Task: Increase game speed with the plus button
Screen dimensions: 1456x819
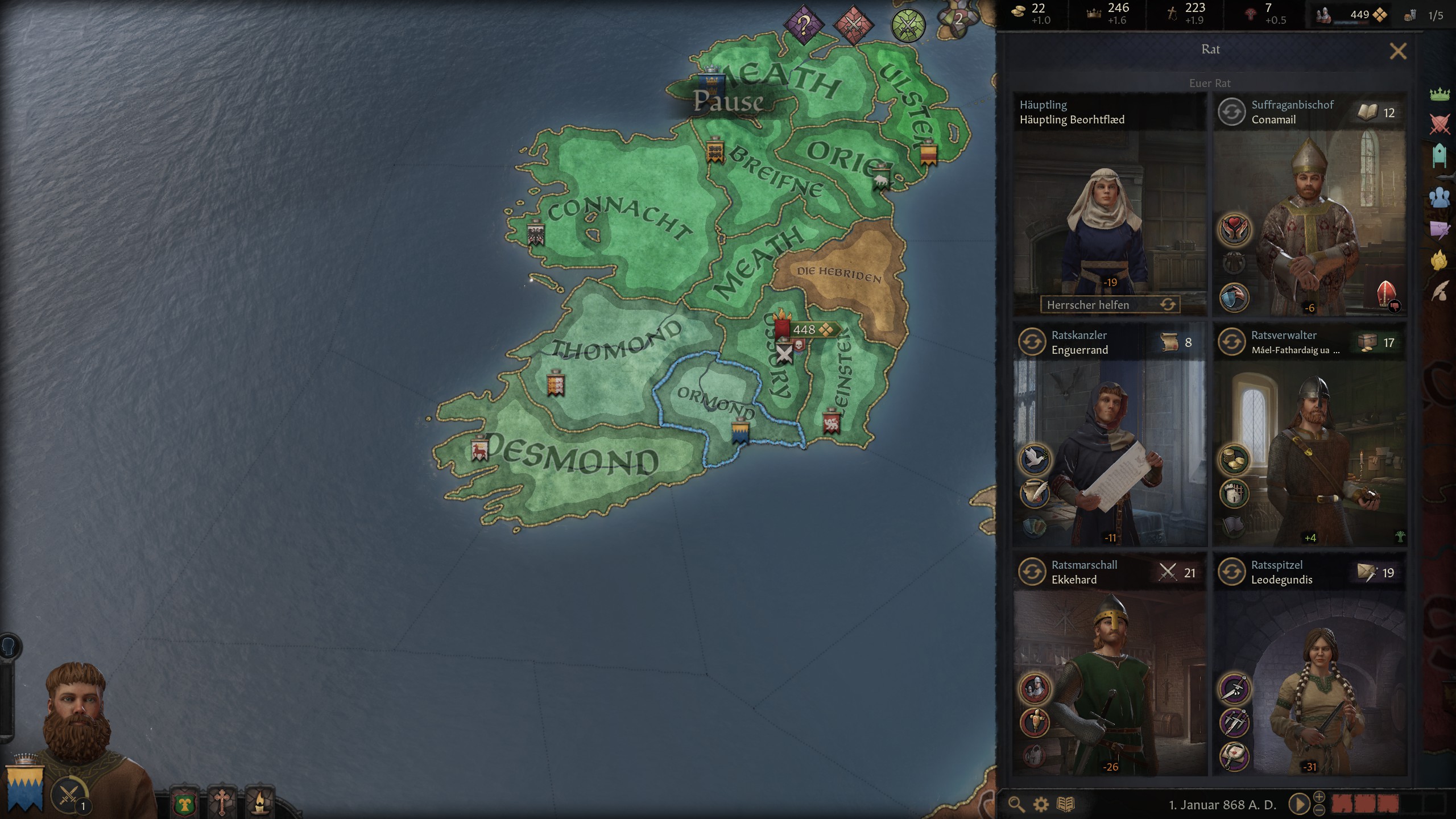Action: pos(1319,797)
